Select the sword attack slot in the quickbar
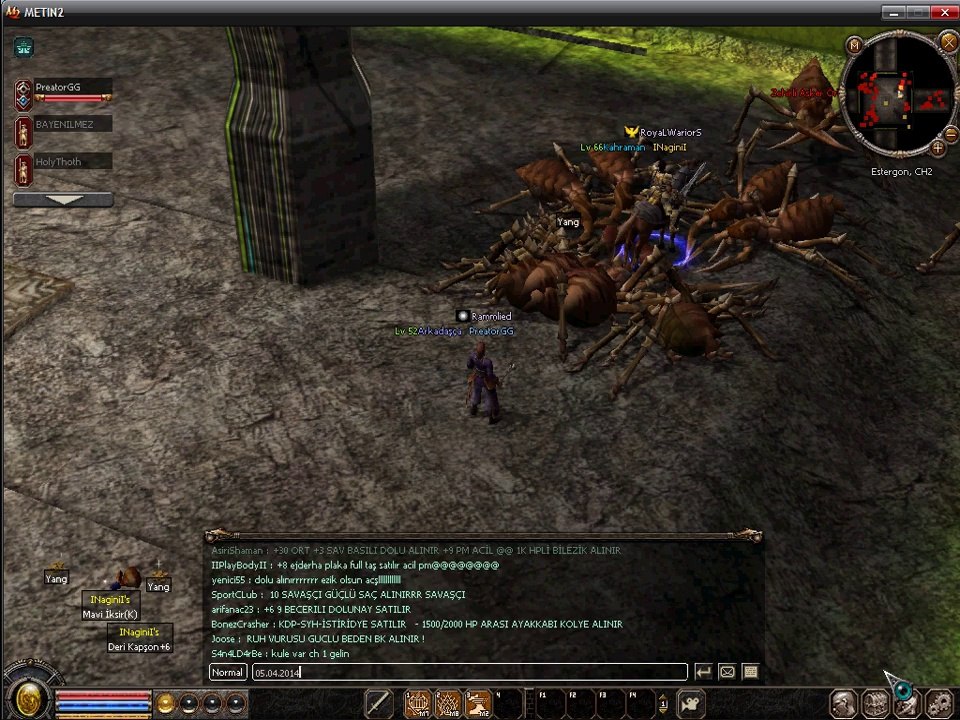This screenshot has height=720, width=960. [x=379, y=704]
